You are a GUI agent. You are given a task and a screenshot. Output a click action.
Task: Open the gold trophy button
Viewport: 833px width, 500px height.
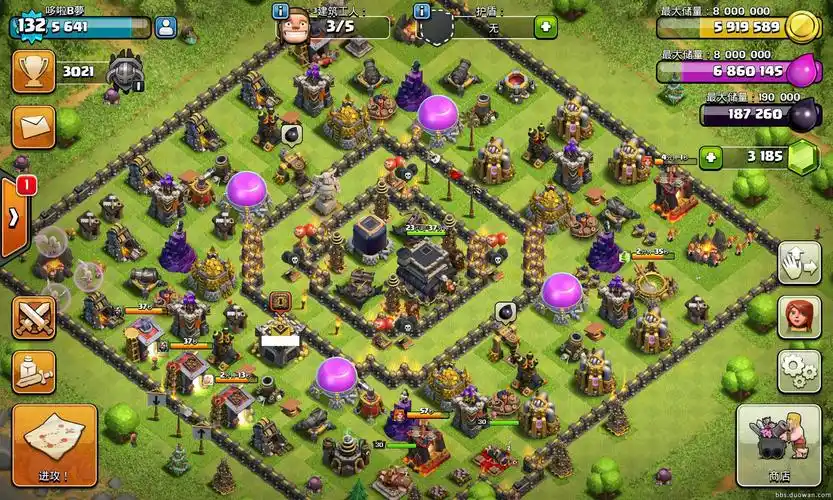33,72
